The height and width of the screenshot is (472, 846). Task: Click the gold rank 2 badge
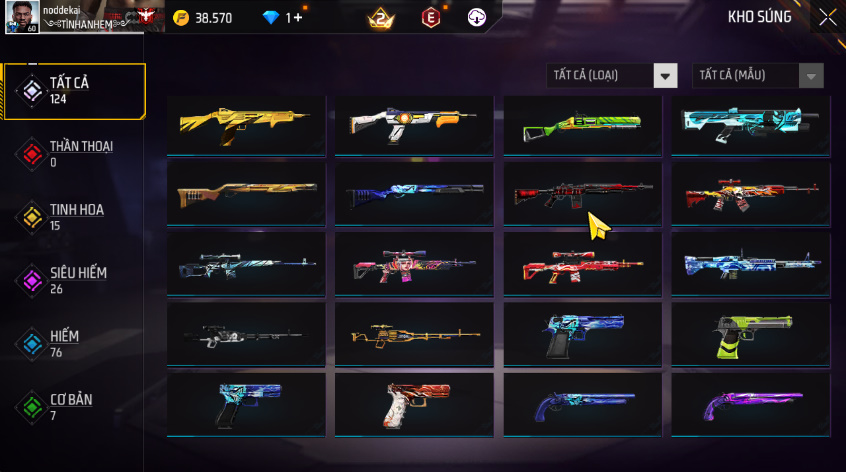pos(380,18)
